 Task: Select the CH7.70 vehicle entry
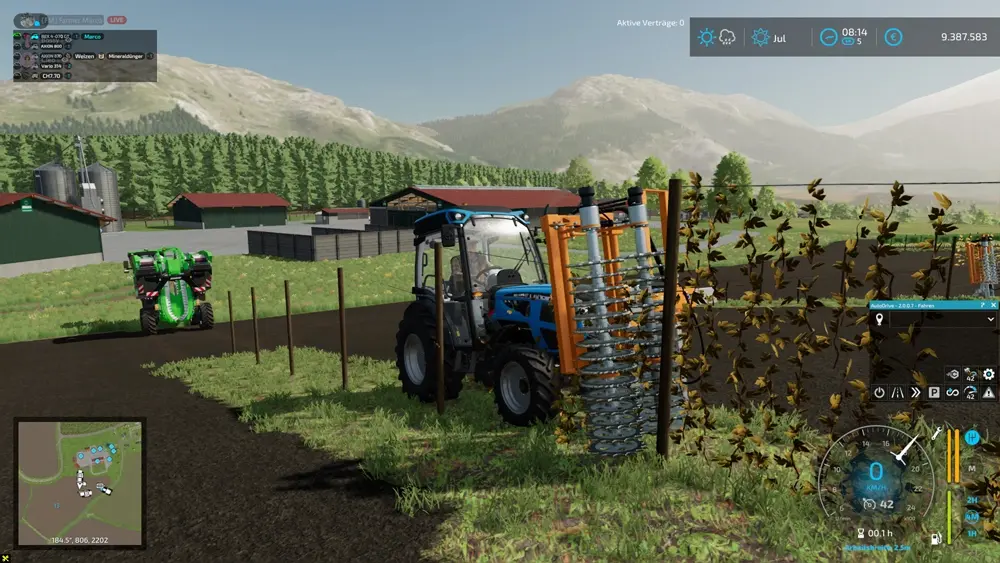(50, 75)
